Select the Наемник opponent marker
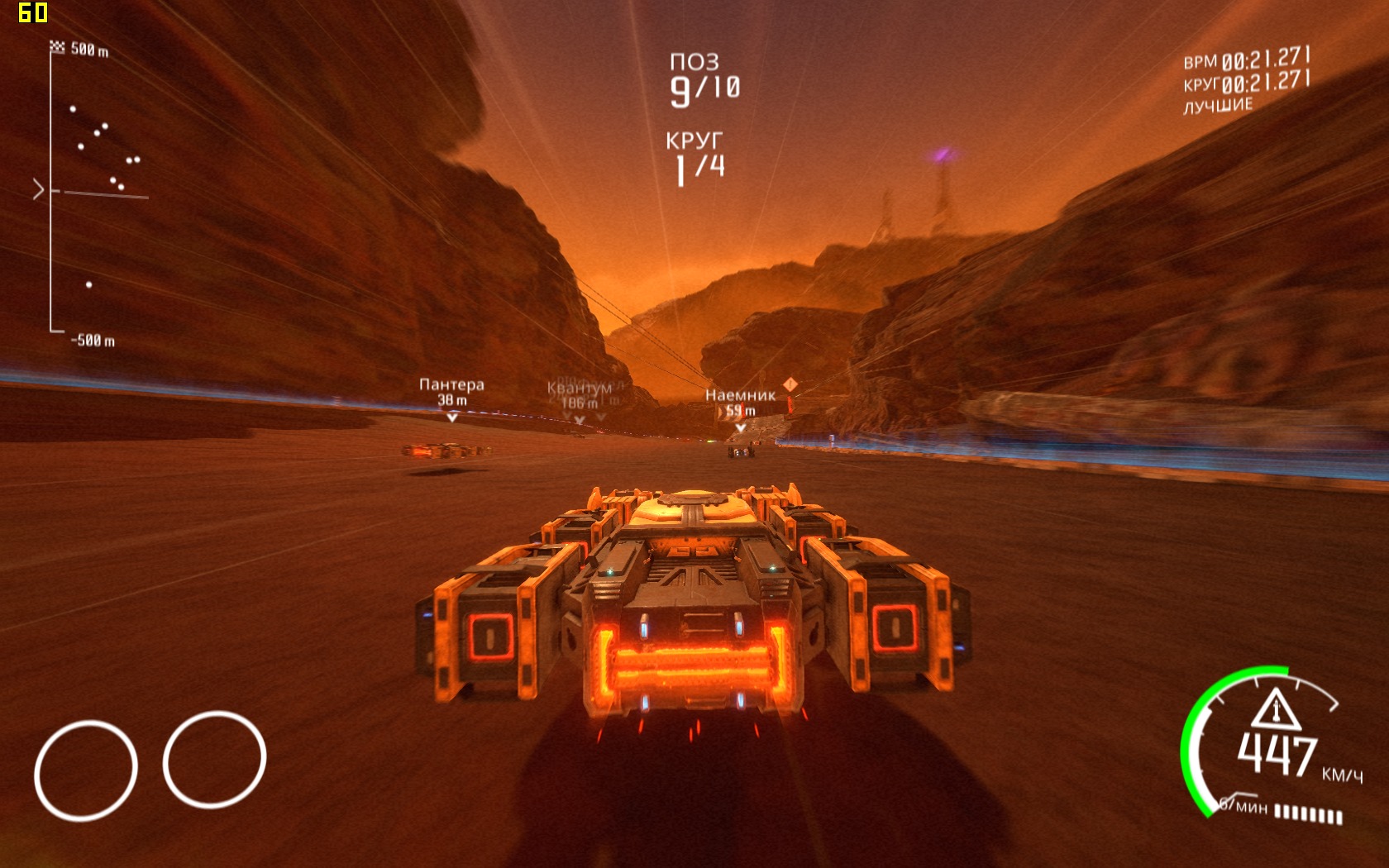This screenshot has width=1389, height=868. (740, 403)
